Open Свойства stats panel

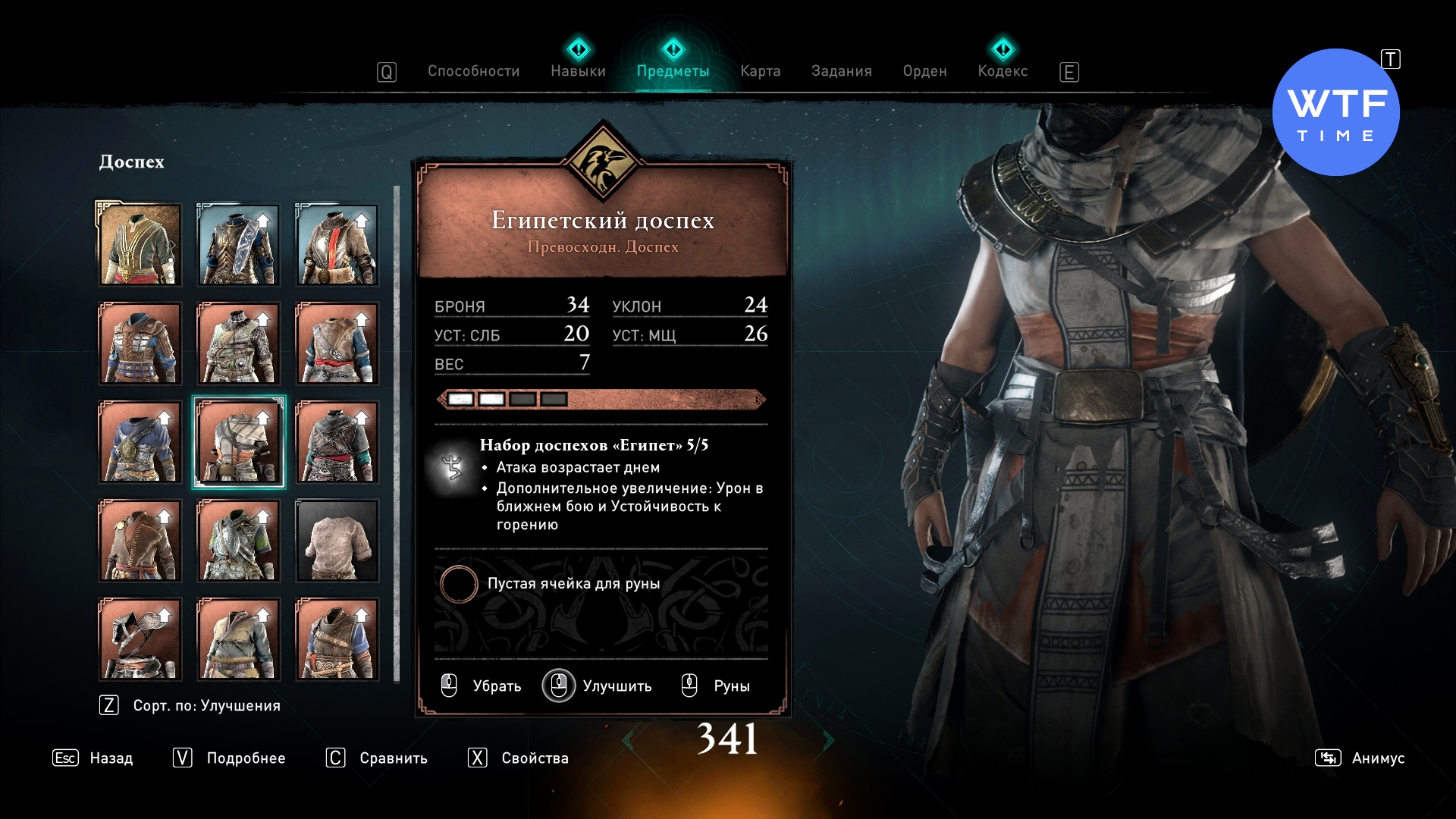click(519, 758)
